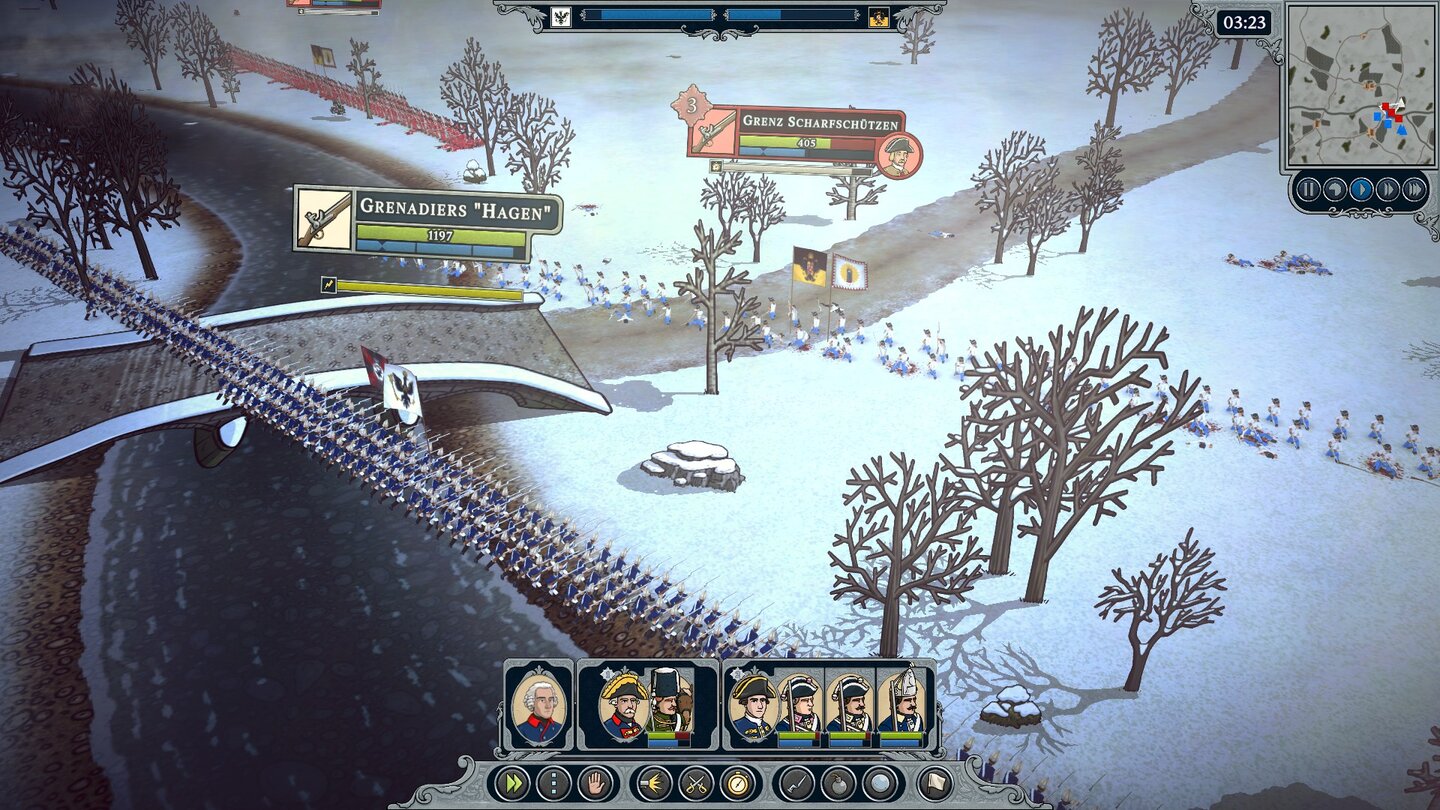Fix bayonets using the bayonet icon
1440x810 pixels.
pos(796,783)
